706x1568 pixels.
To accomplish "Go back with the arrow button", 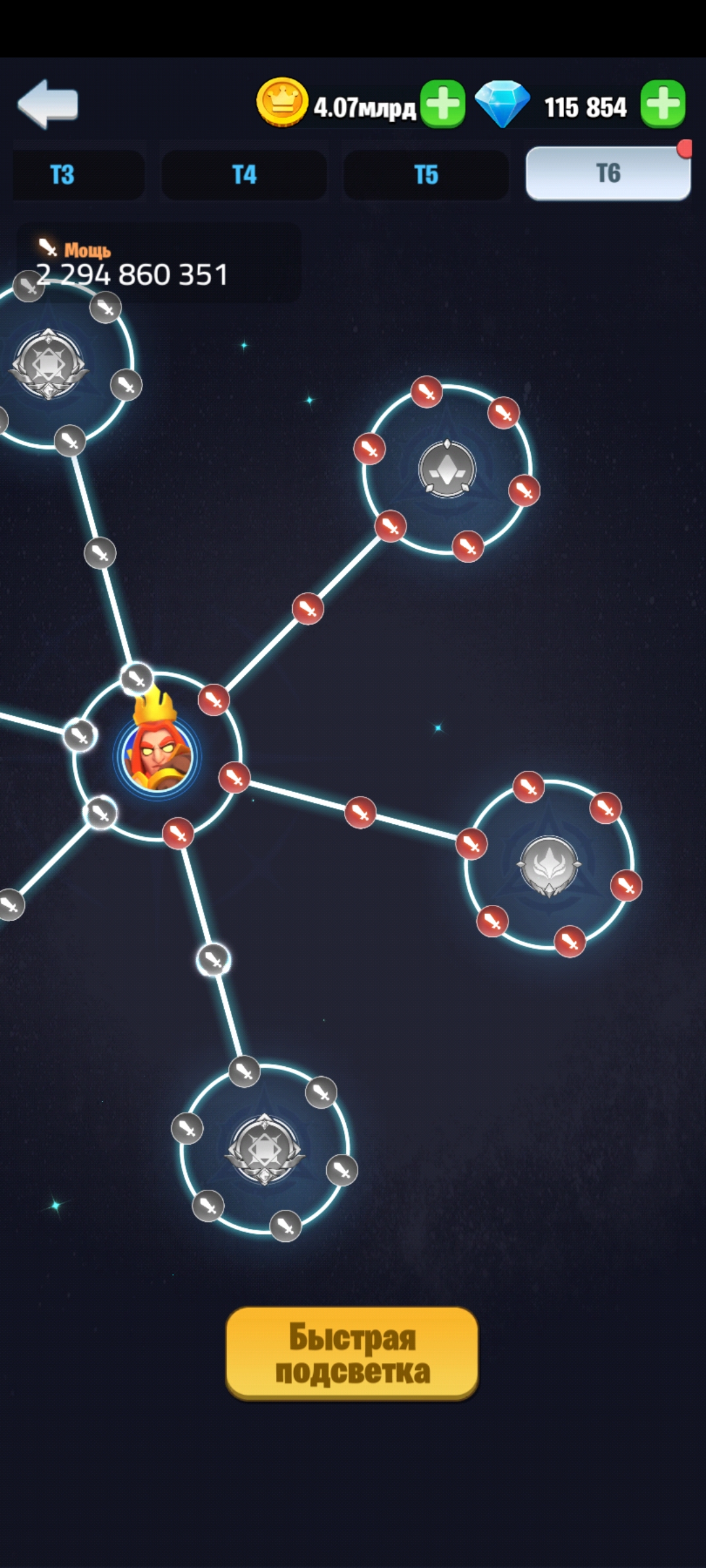I will [x=48, y=103].
